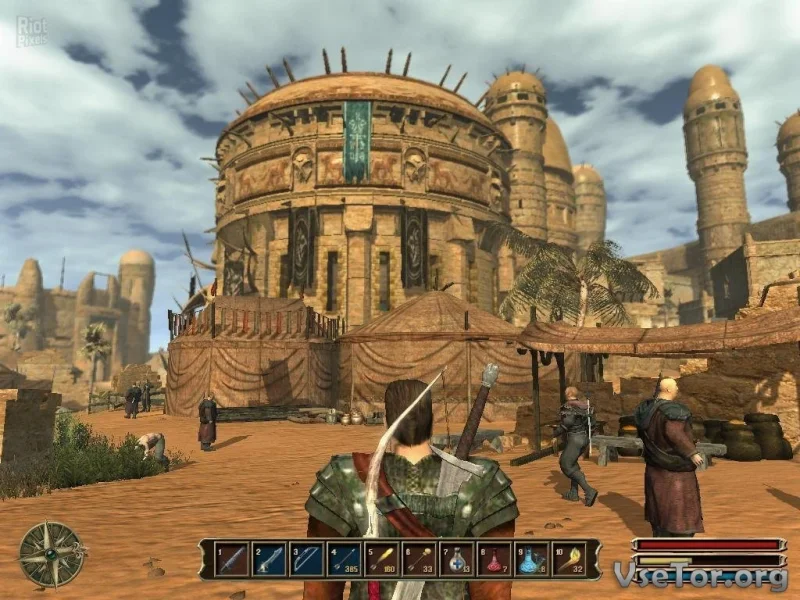Pick the yellow-tipped arrows in slot 5

tap(382, 560)
